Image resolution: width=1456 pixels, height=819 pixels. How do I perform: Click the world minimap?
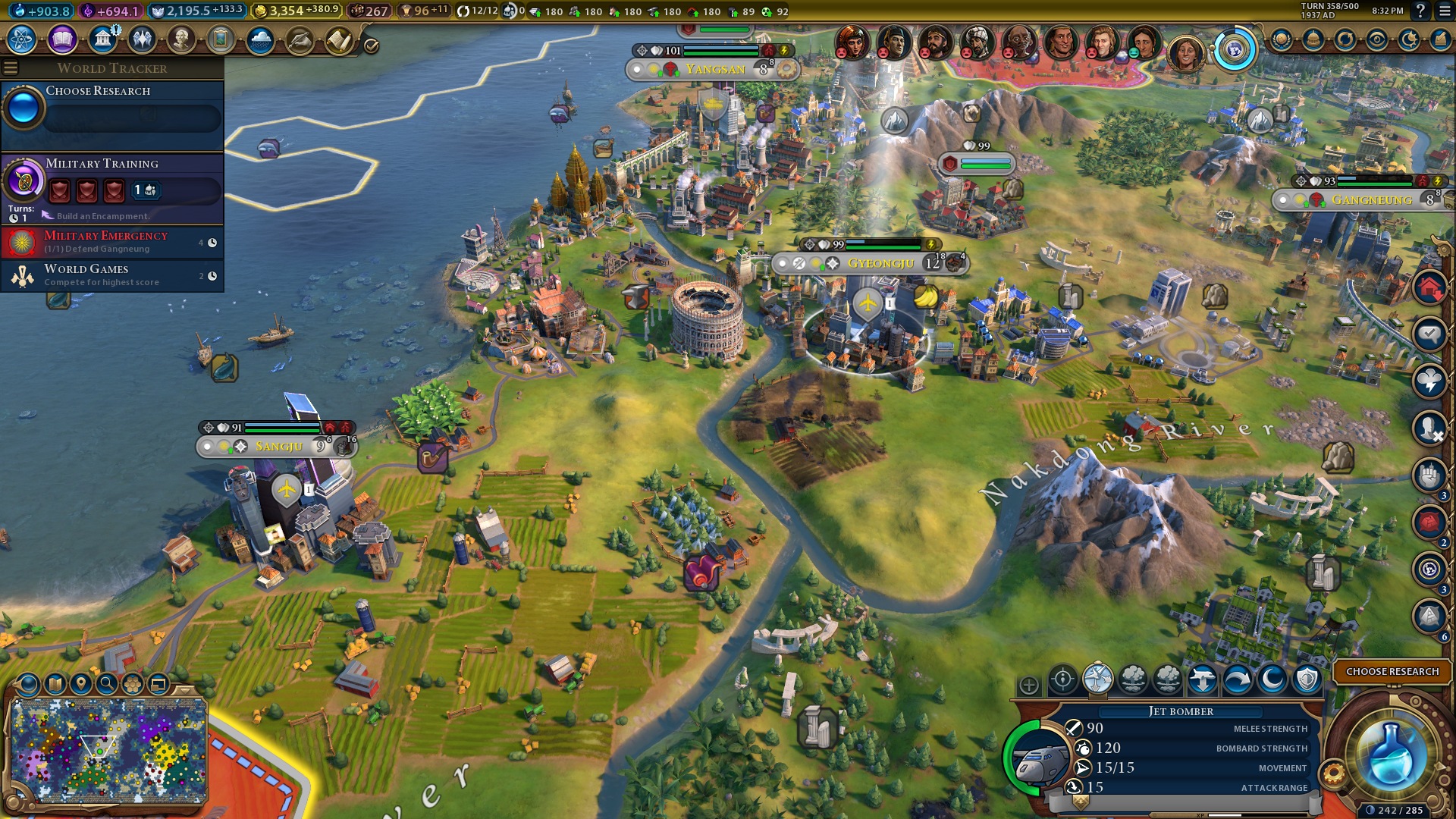[x=108, y=751]
